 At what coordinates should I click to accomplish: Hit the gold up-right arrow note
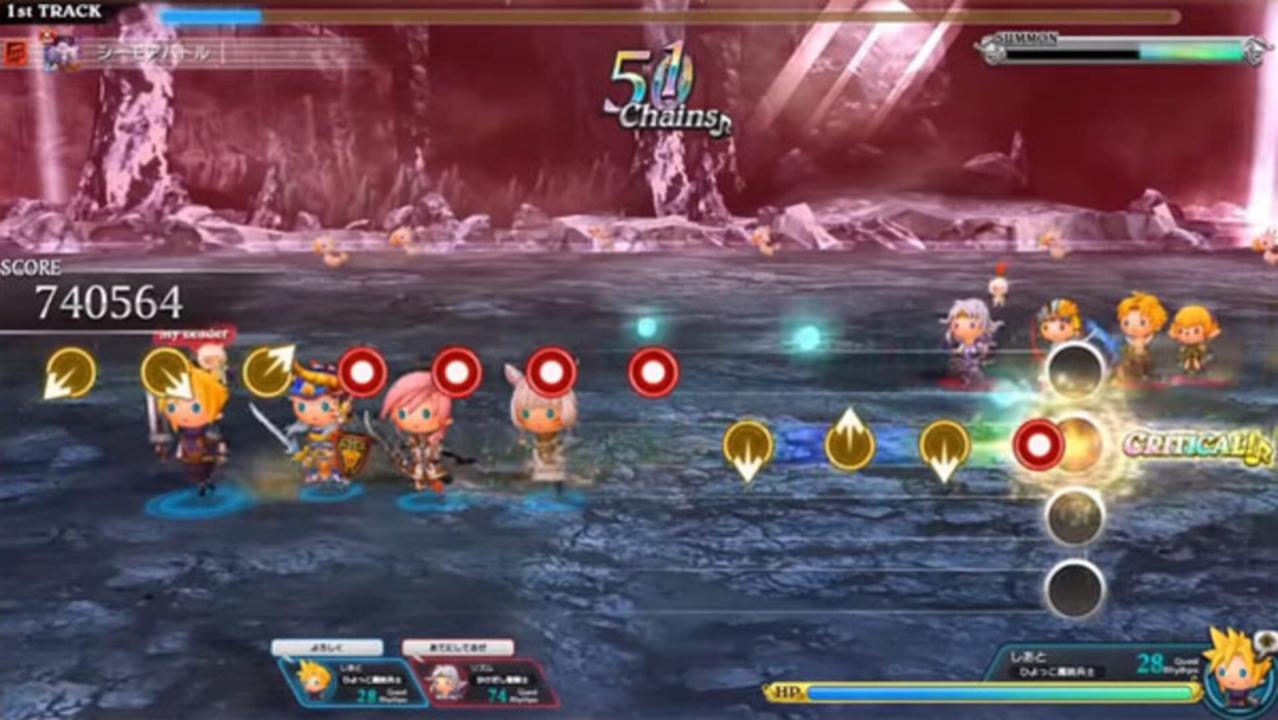(x=268, y=371)
